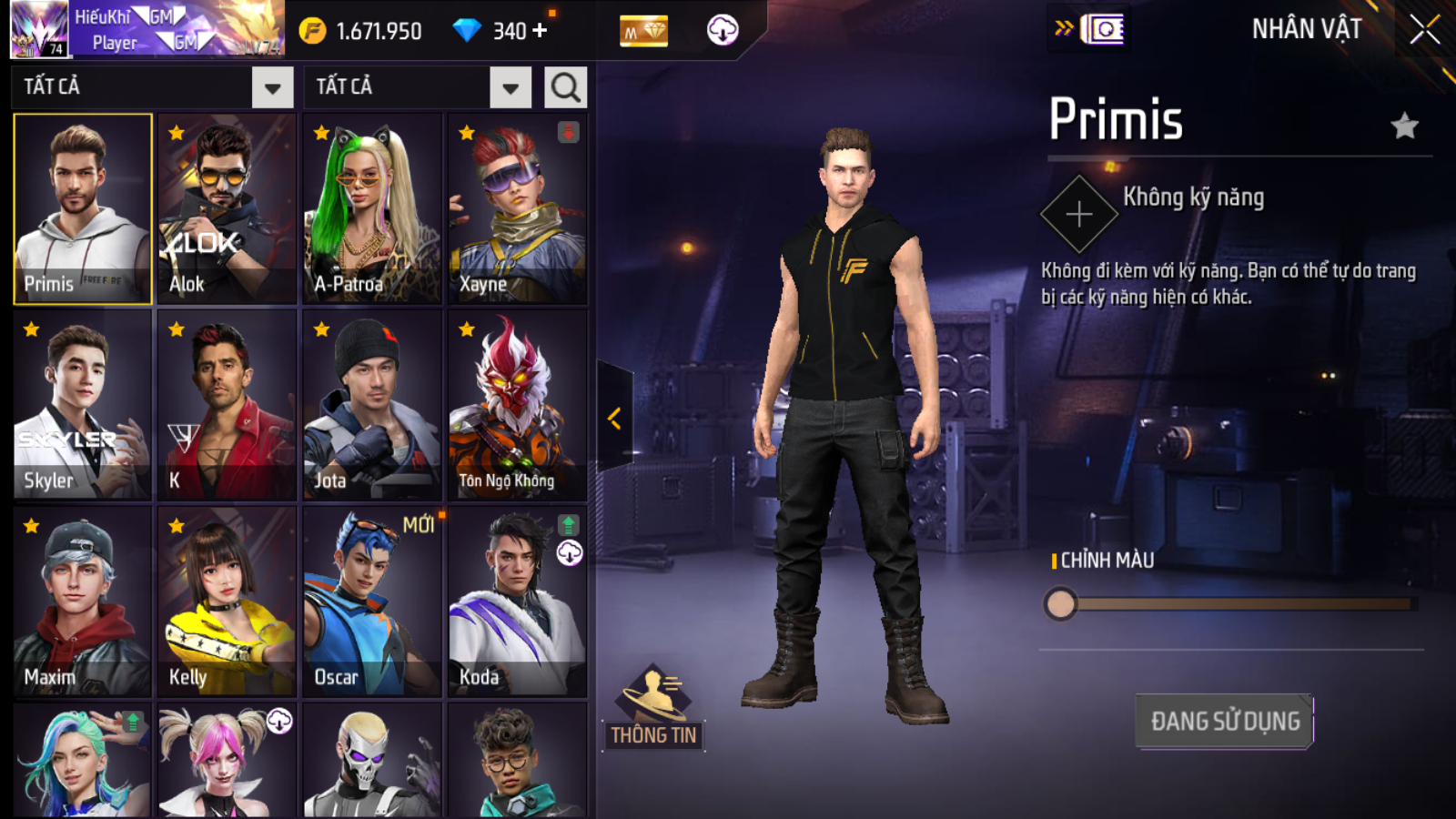Add diamonds with the plus button

(541, 31)
